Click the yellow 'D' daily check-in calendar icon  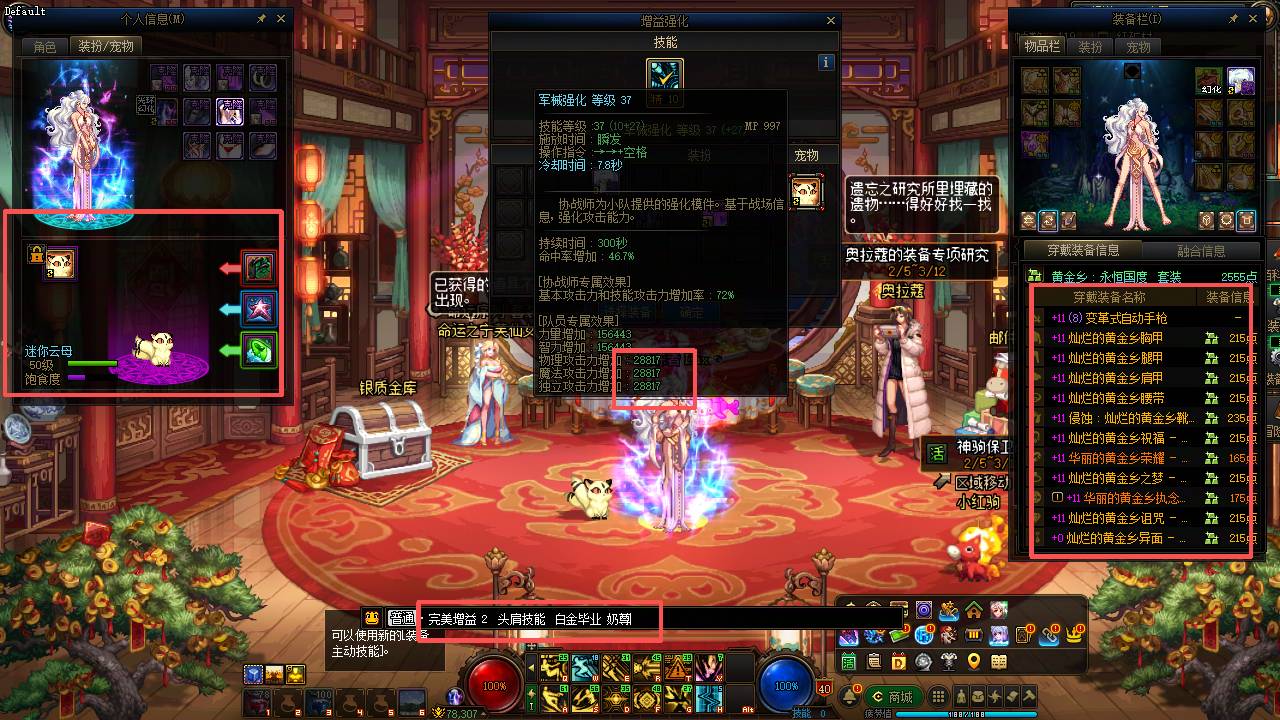(898, 662)
